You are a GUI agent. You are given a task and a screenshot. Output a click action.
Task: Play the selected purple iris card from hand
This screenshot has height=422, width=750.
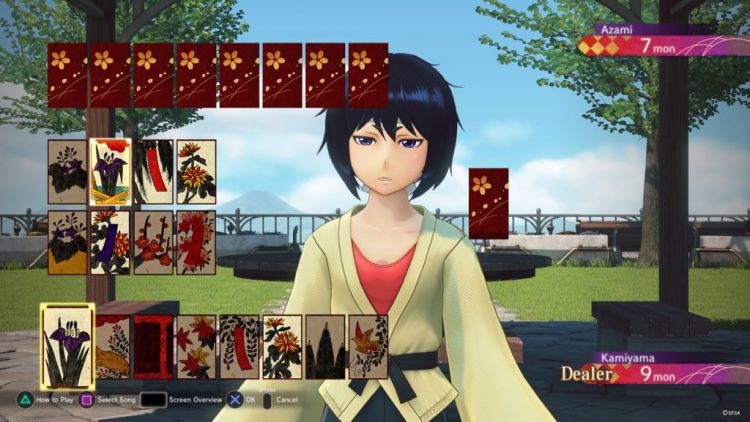point(67,346)
